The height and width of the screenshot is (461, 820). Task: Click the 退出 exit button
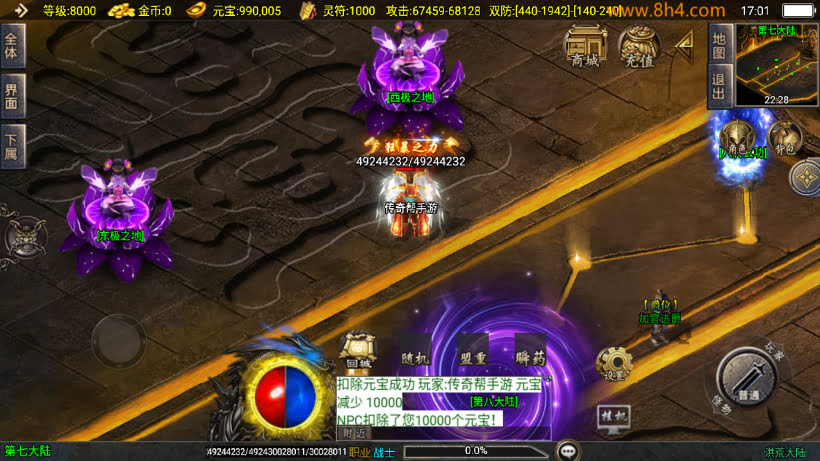click(x=718, y=85)
